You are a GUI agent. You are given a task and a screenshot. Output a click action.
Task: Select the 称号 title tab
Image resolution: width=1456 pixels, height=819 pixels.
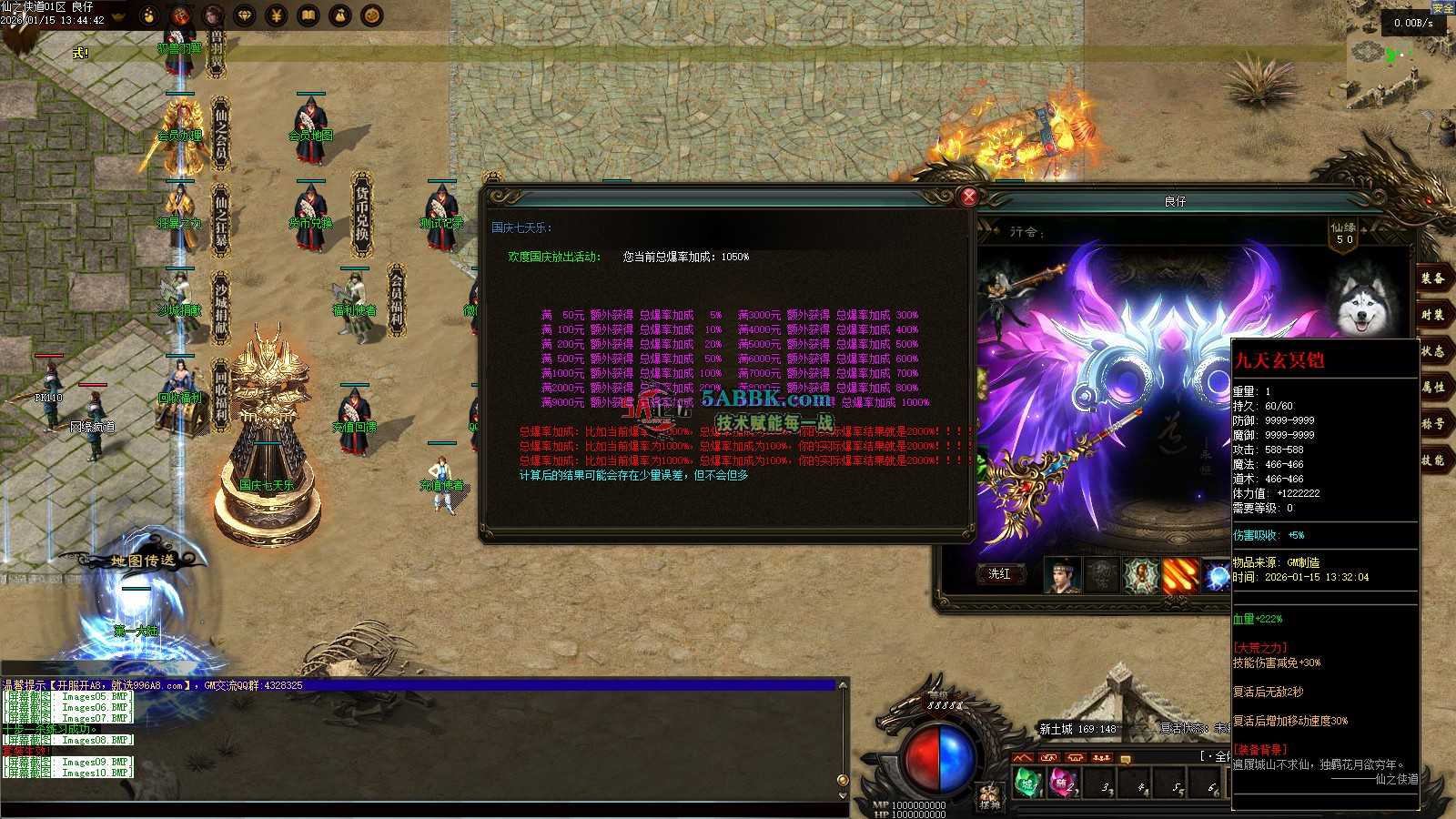coord(1432,424)
